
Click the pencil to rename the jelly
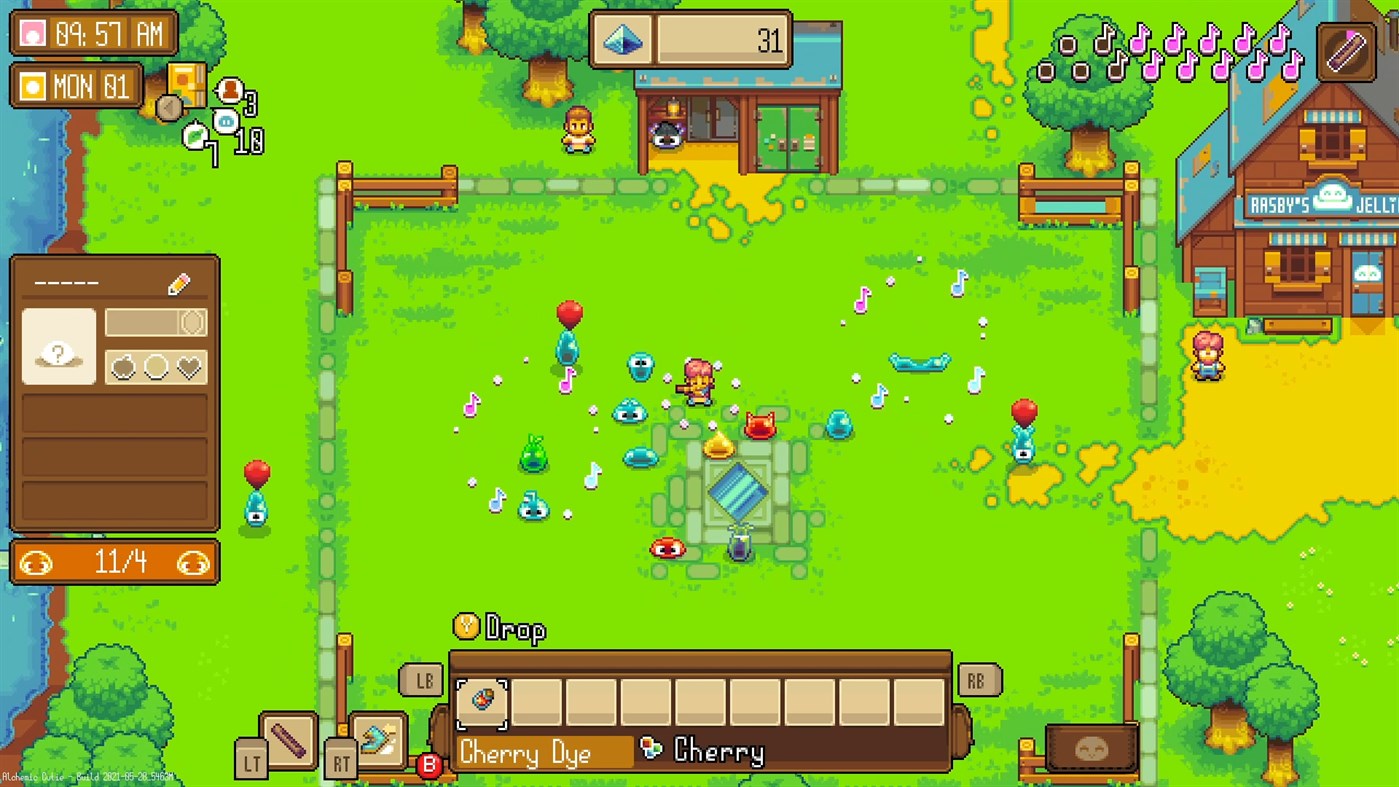pyautogui.click(x=179, y=283)
